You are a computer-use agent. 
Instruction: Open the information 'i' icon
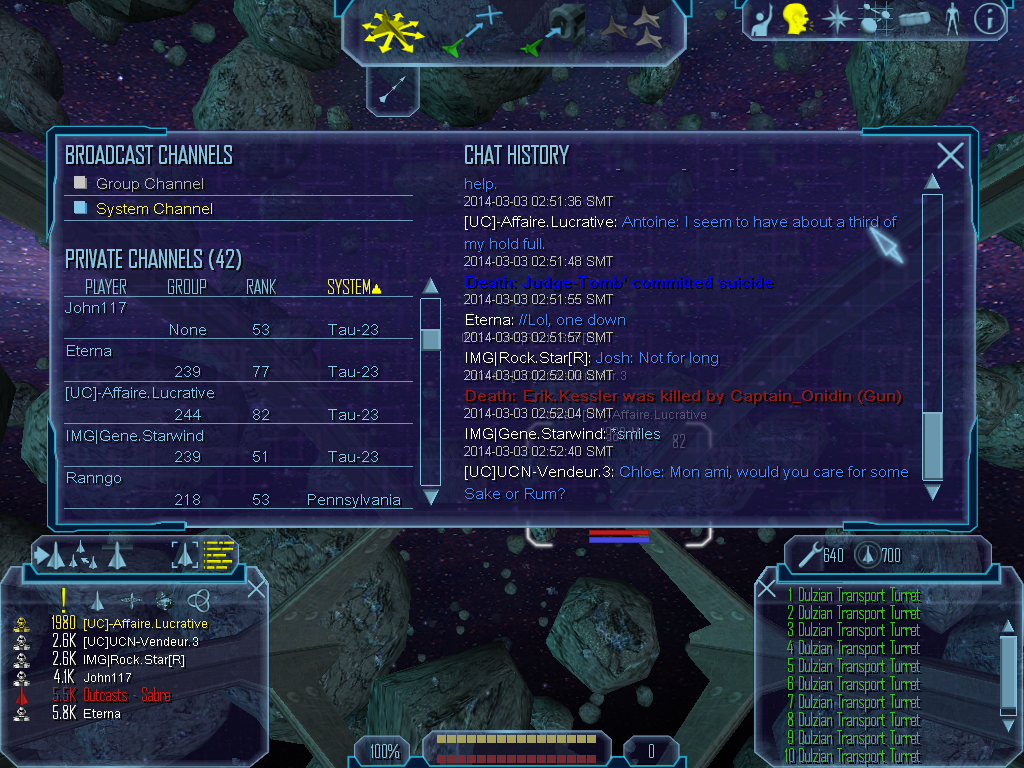tap(989, 19)
